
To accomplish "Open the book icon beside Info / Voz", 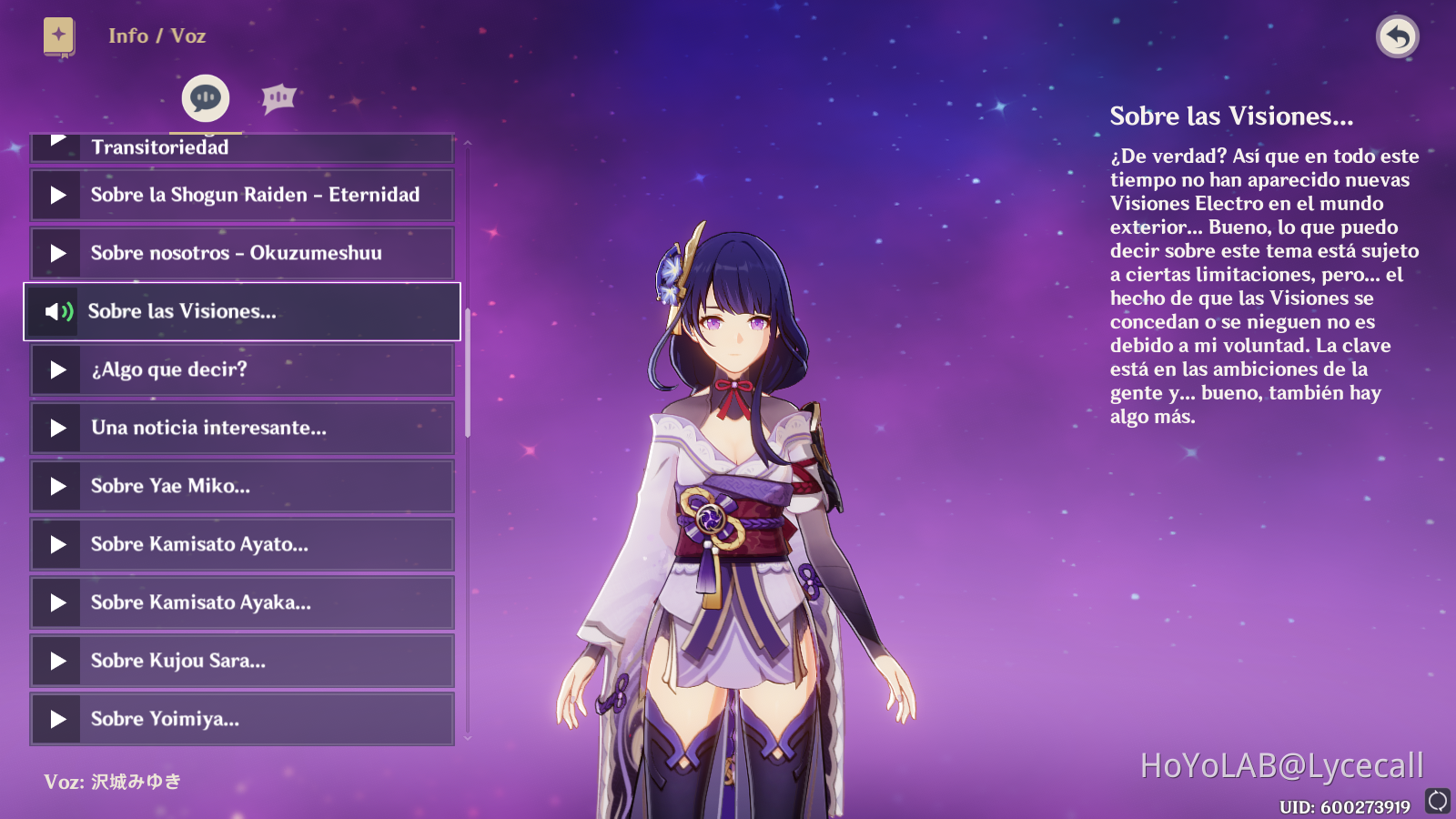I will click(59, 36).
